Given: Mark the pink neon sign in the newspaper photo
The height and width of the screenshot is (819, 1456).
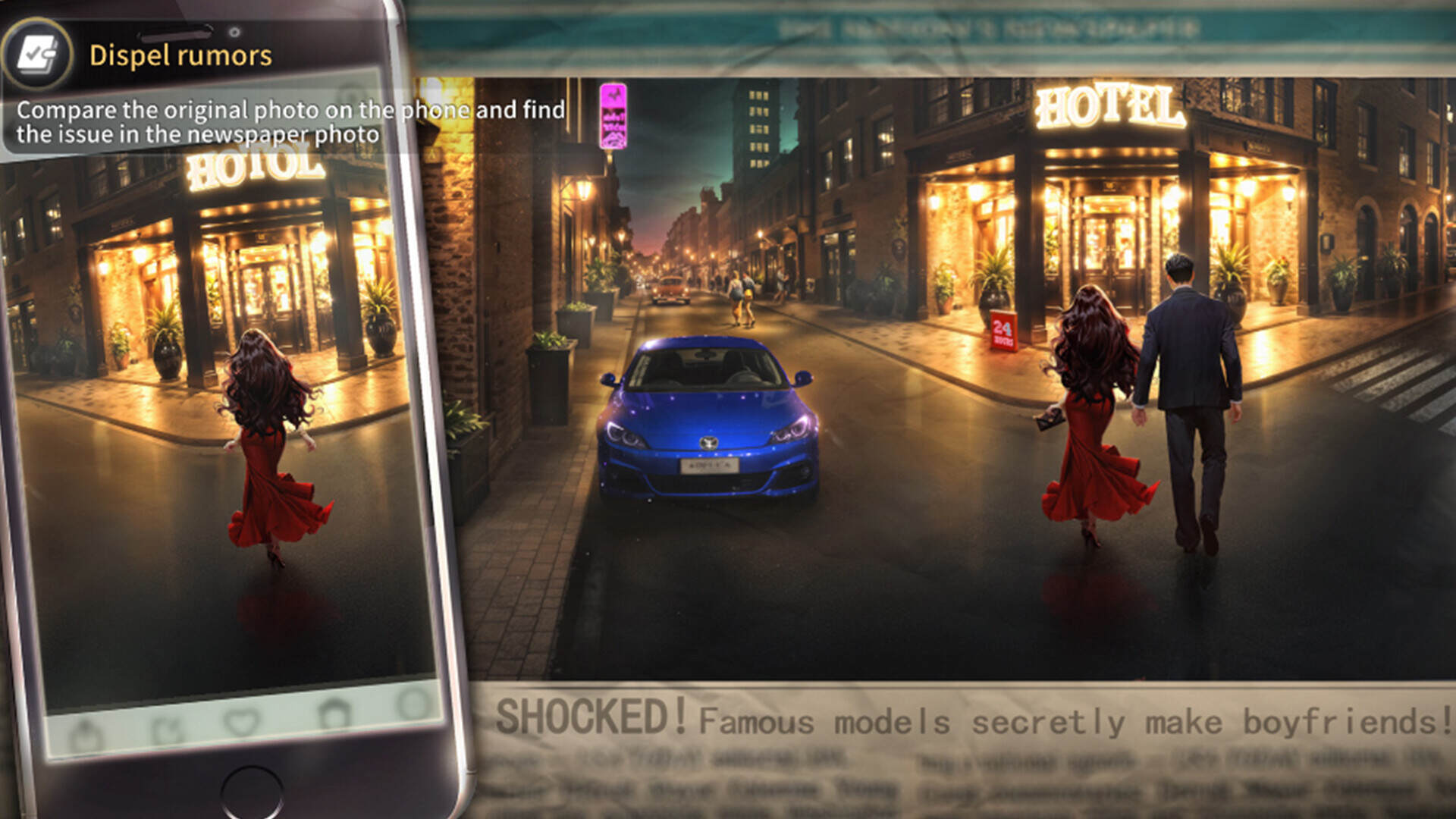Looking at the screenshot, I should coord(613,116).
